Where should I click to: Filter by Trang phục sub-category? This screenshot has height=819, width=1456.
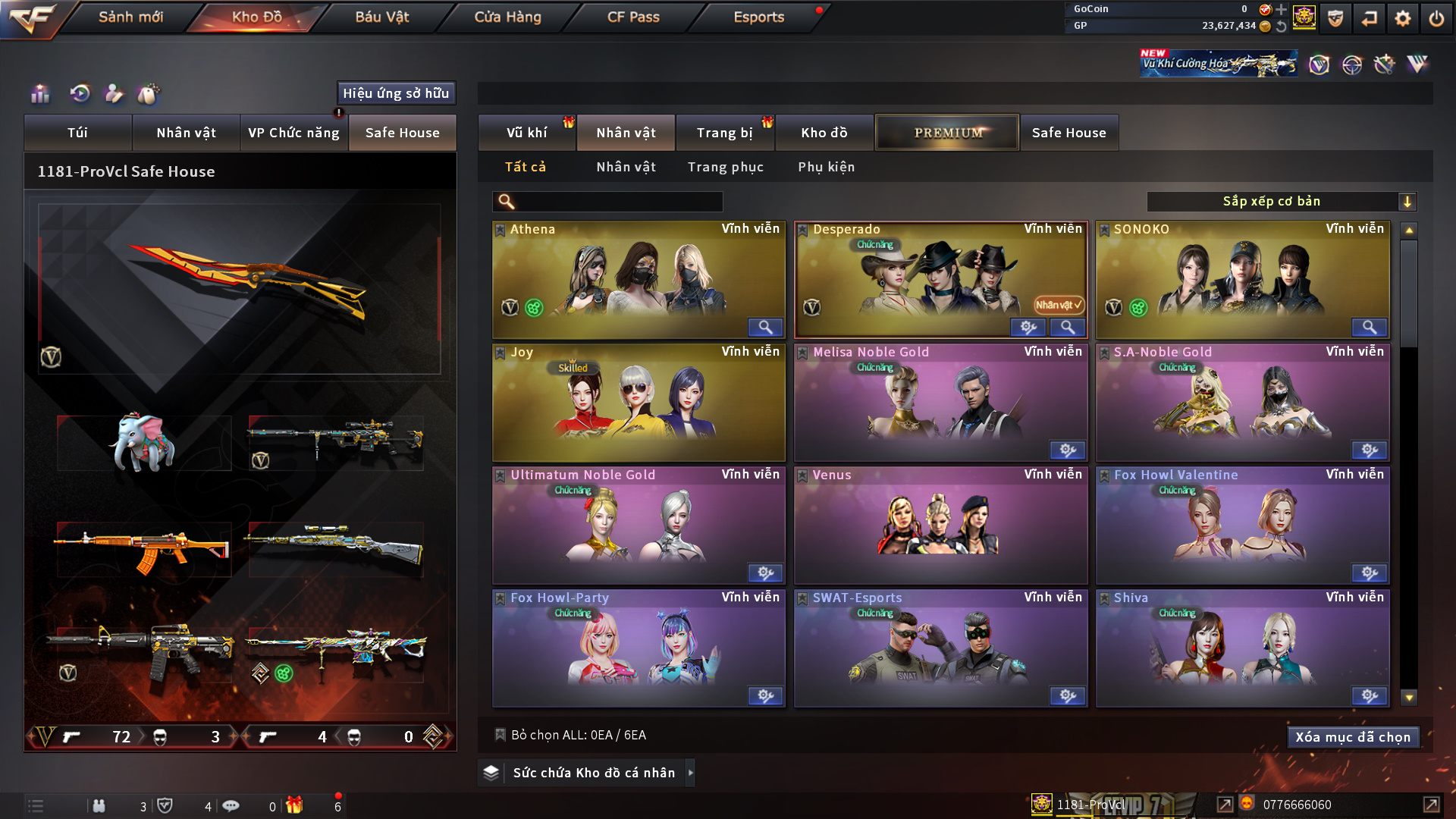point(725,167)
